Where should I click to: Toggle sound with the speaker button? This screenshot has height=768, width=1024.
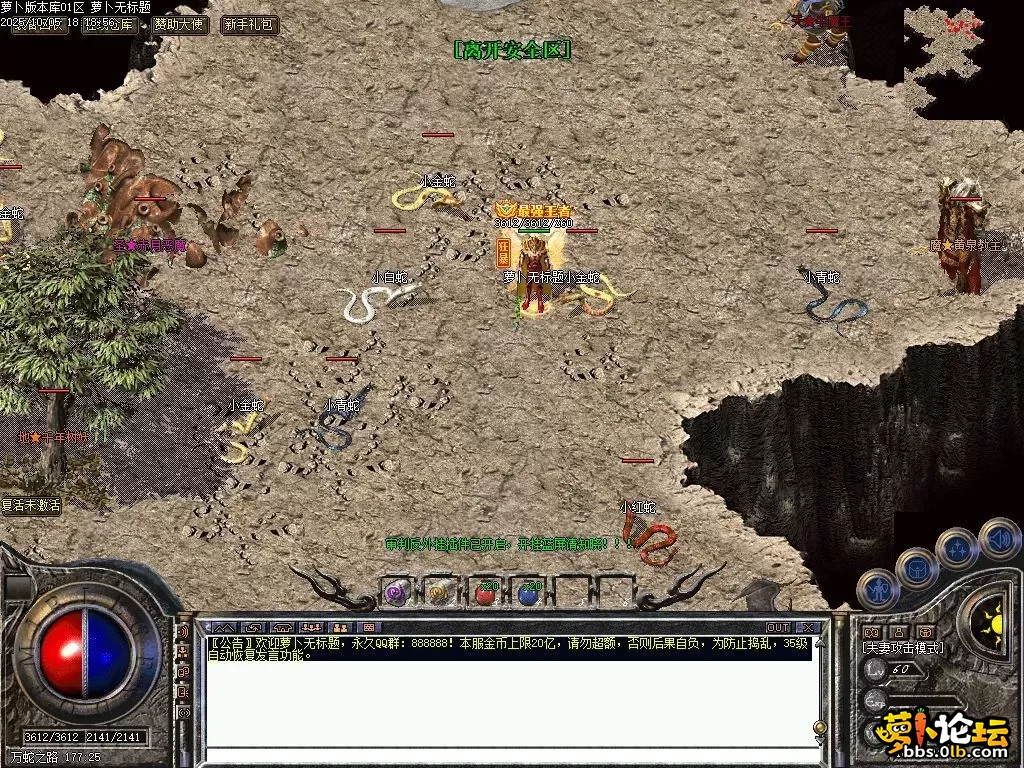click(x=999, y=537)
